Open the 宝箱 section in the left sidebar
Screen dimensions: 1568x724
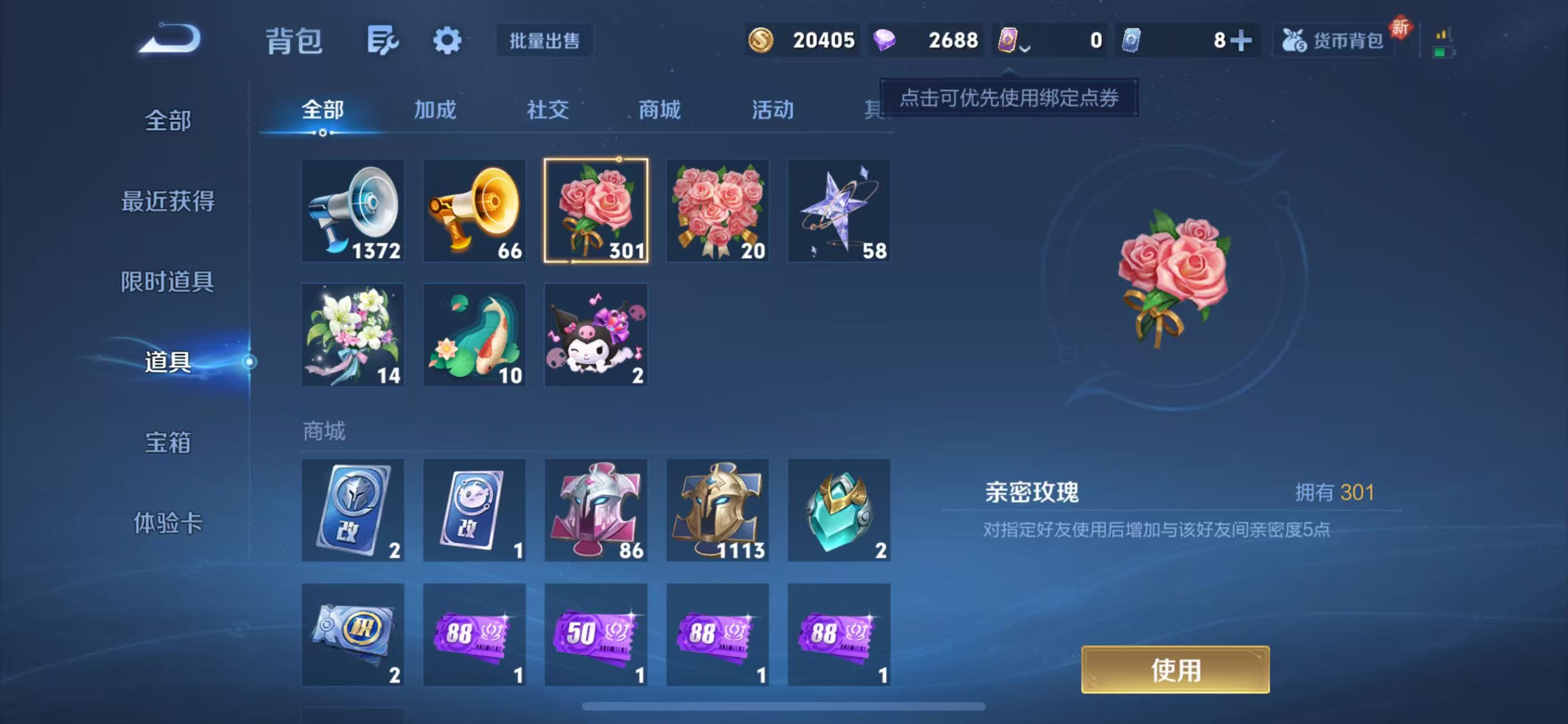(x=168, y=445)
